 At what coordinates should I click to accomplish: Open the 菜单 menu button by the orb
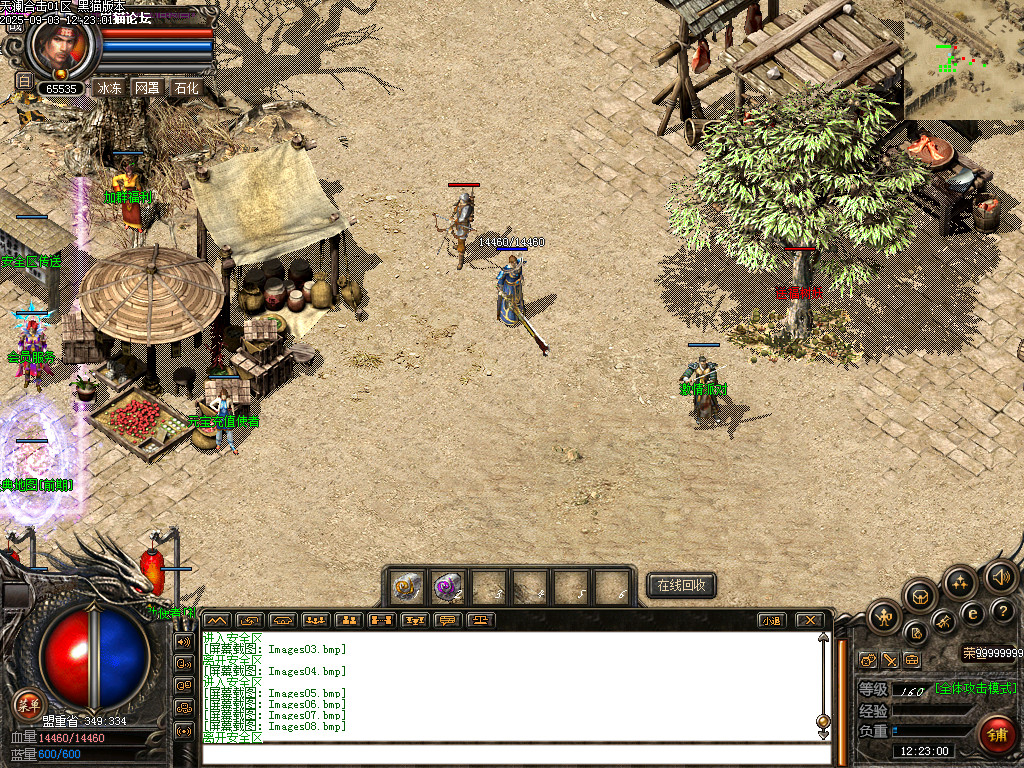pyautogui.click(x=27, y=705)
